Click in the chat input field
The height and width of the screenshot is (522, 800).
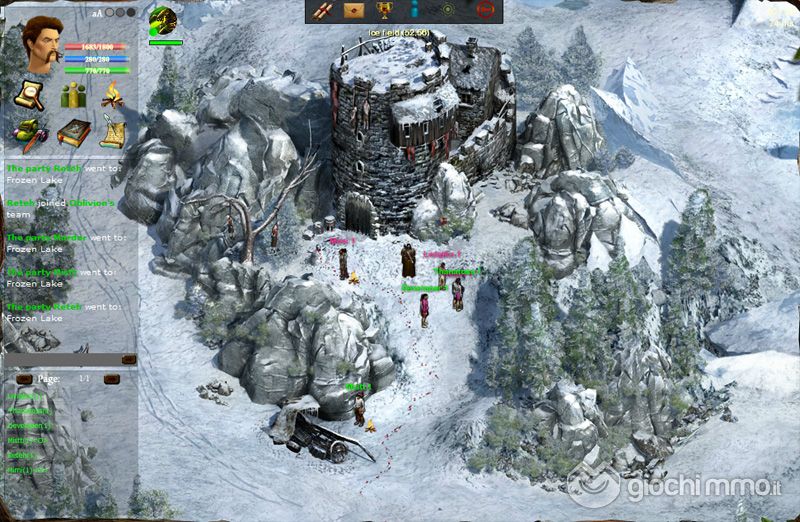click(x=62, y=358)
